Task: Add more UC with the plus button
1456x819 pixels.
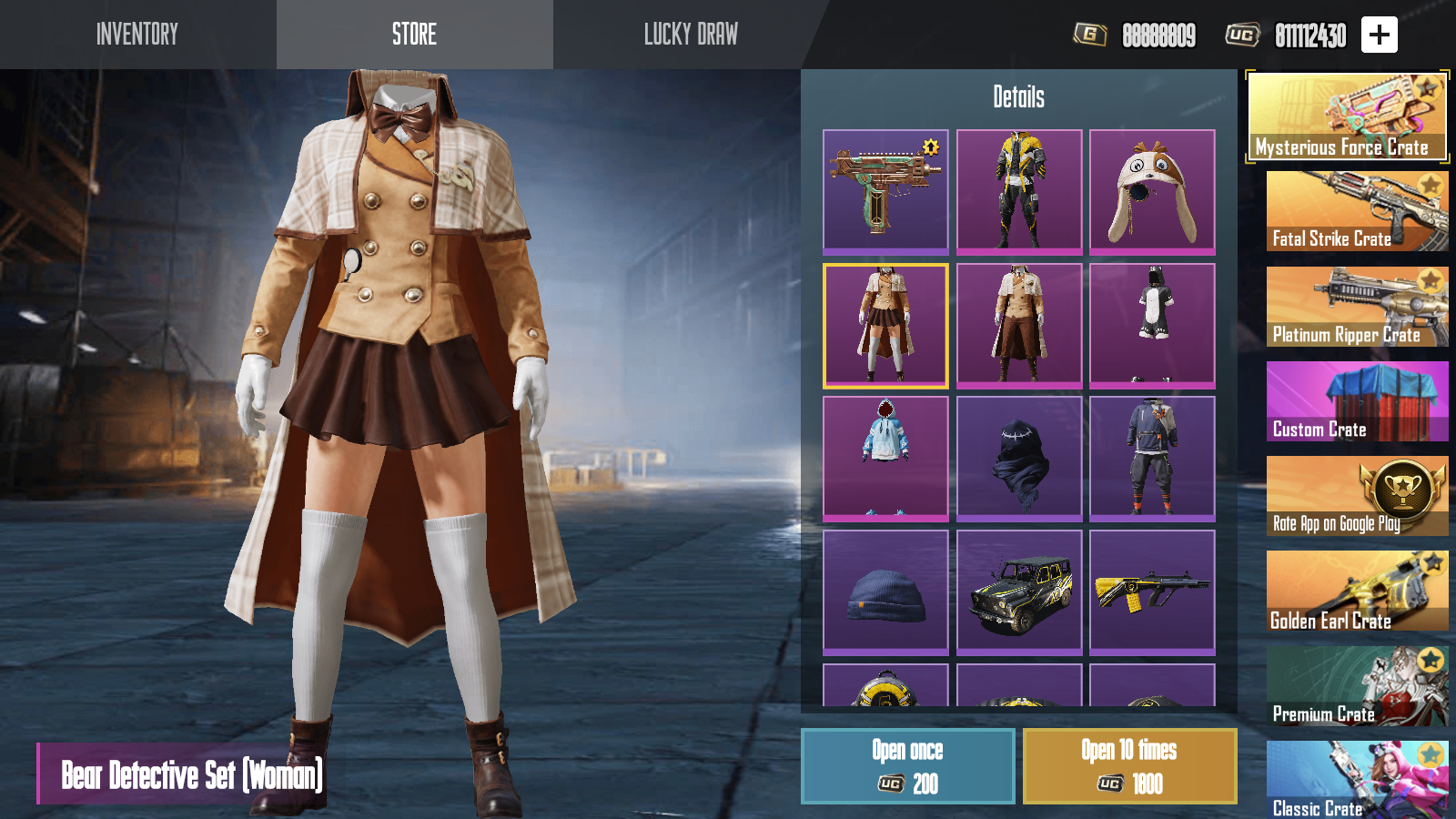Action: point(1379,35)
